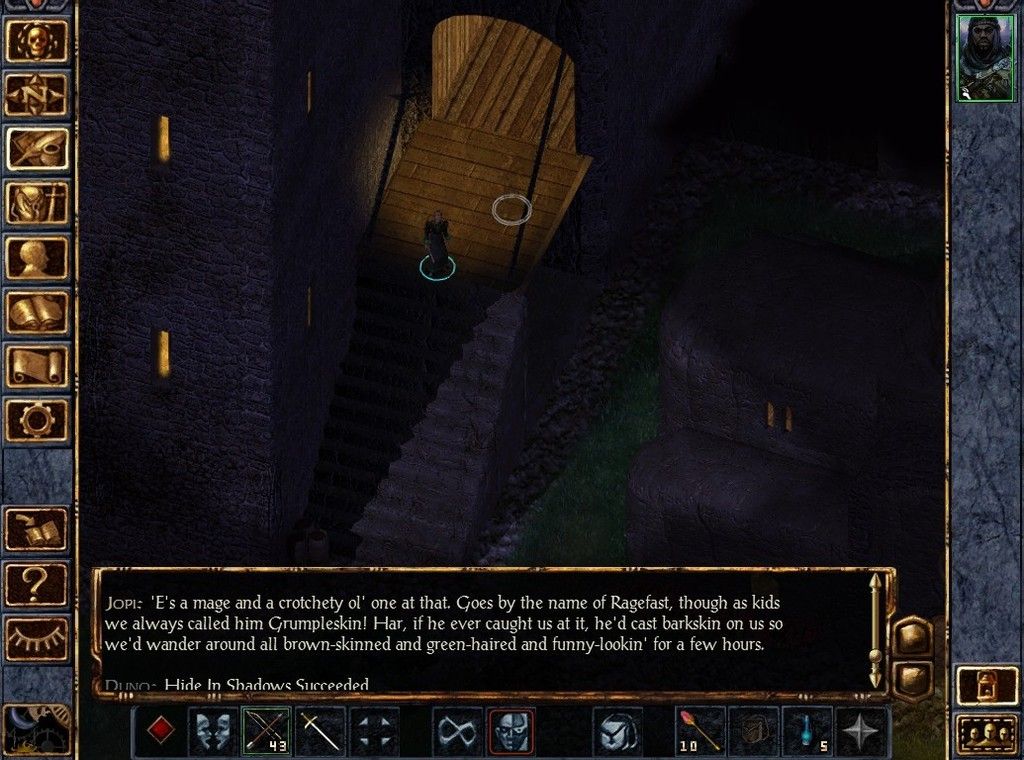The height and width of the screenshot is (760, 1024).
Task: Show the character record with the head icon
Action: pyautogui.click(x=38, y=257)
